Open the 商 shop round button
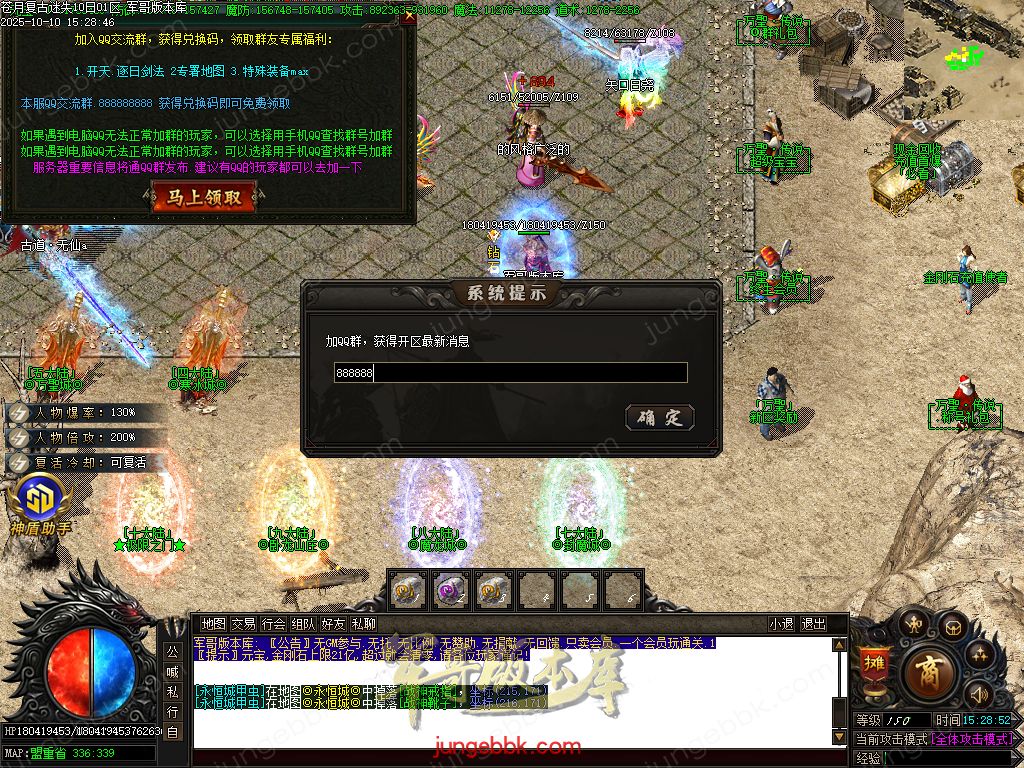Screen dimensions: 1024x768 click(929, 673)
